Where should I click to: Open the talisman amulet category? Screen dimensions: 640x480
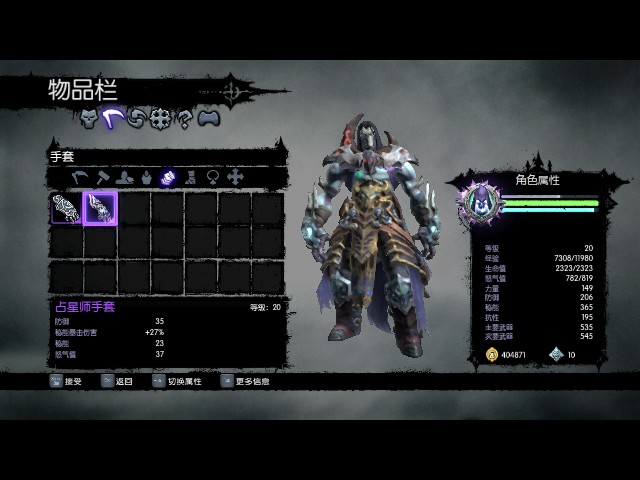pos(212,177)
